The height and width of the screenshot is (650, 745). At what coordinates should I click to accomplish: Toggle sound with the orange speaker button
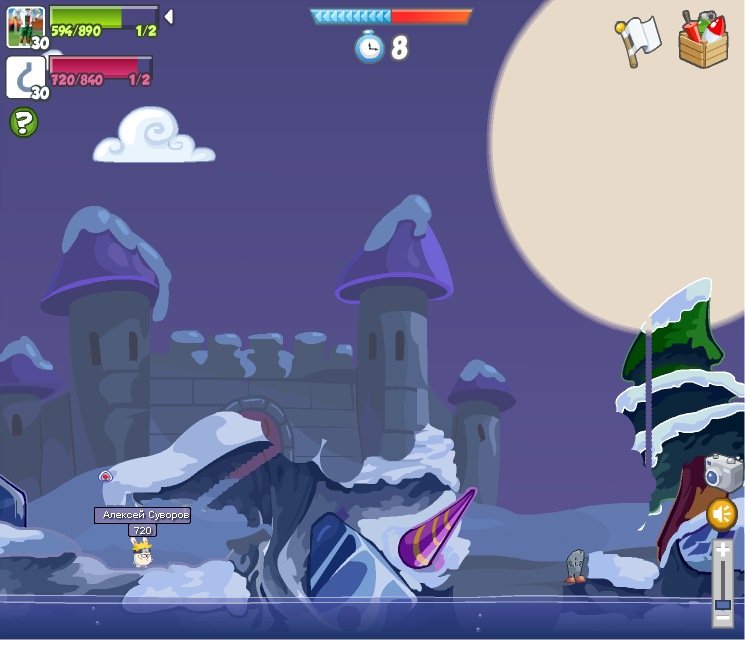point(722,514)
